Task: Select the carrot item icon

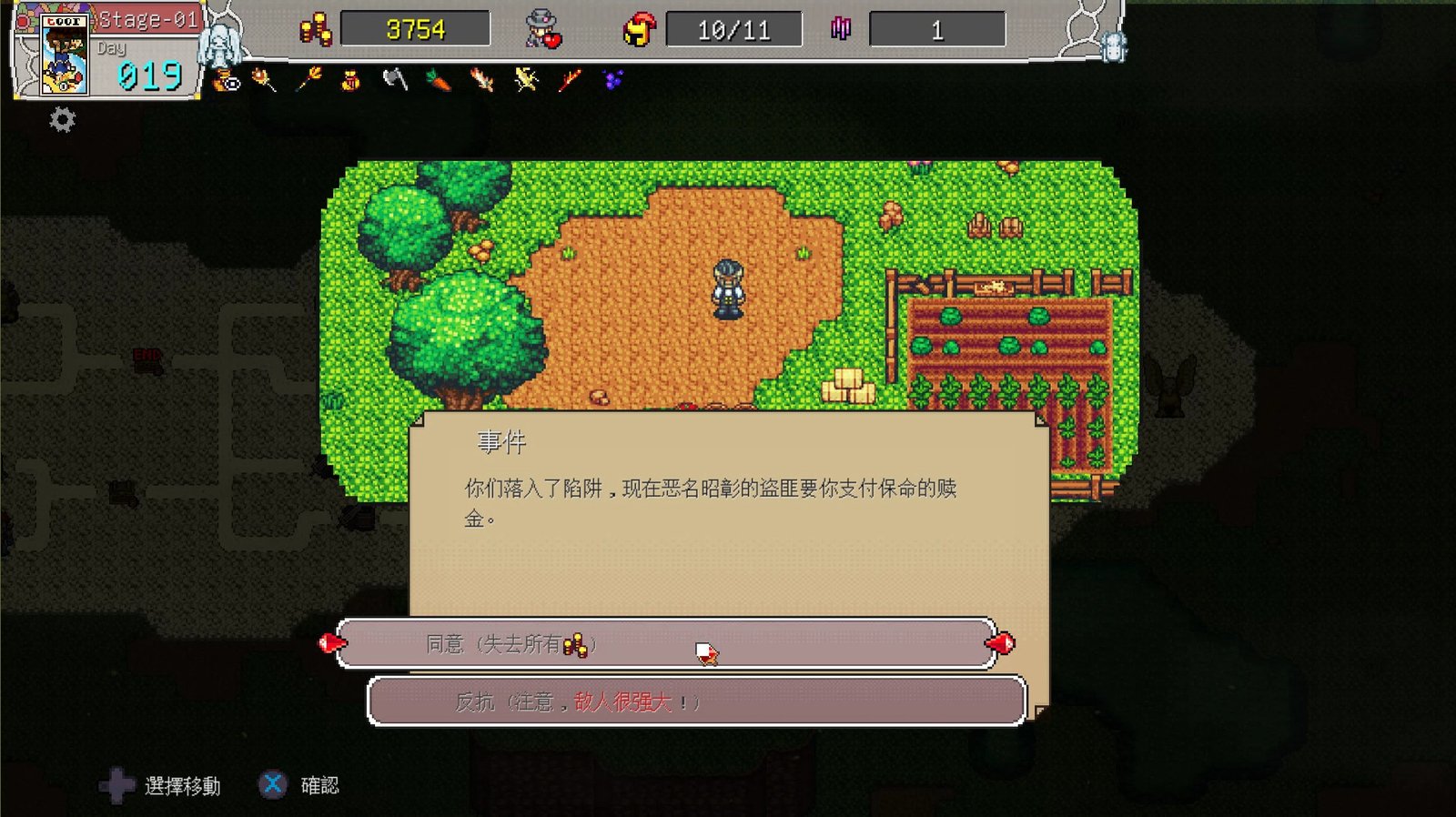Action: coord(440,79)
